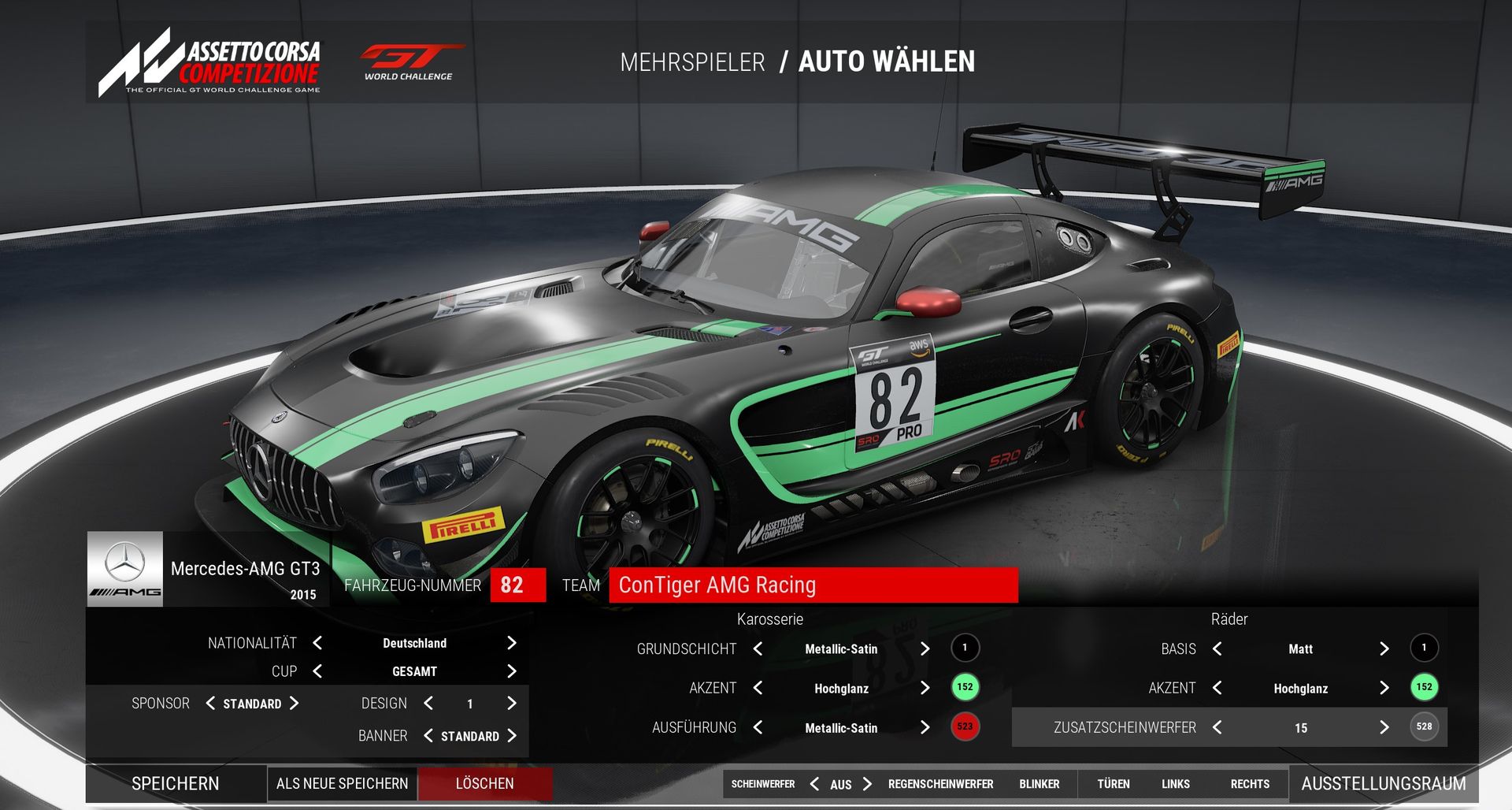
Task: Toggle the Regenscheinwerfer rain lights
Action: [x=940, y=784]
